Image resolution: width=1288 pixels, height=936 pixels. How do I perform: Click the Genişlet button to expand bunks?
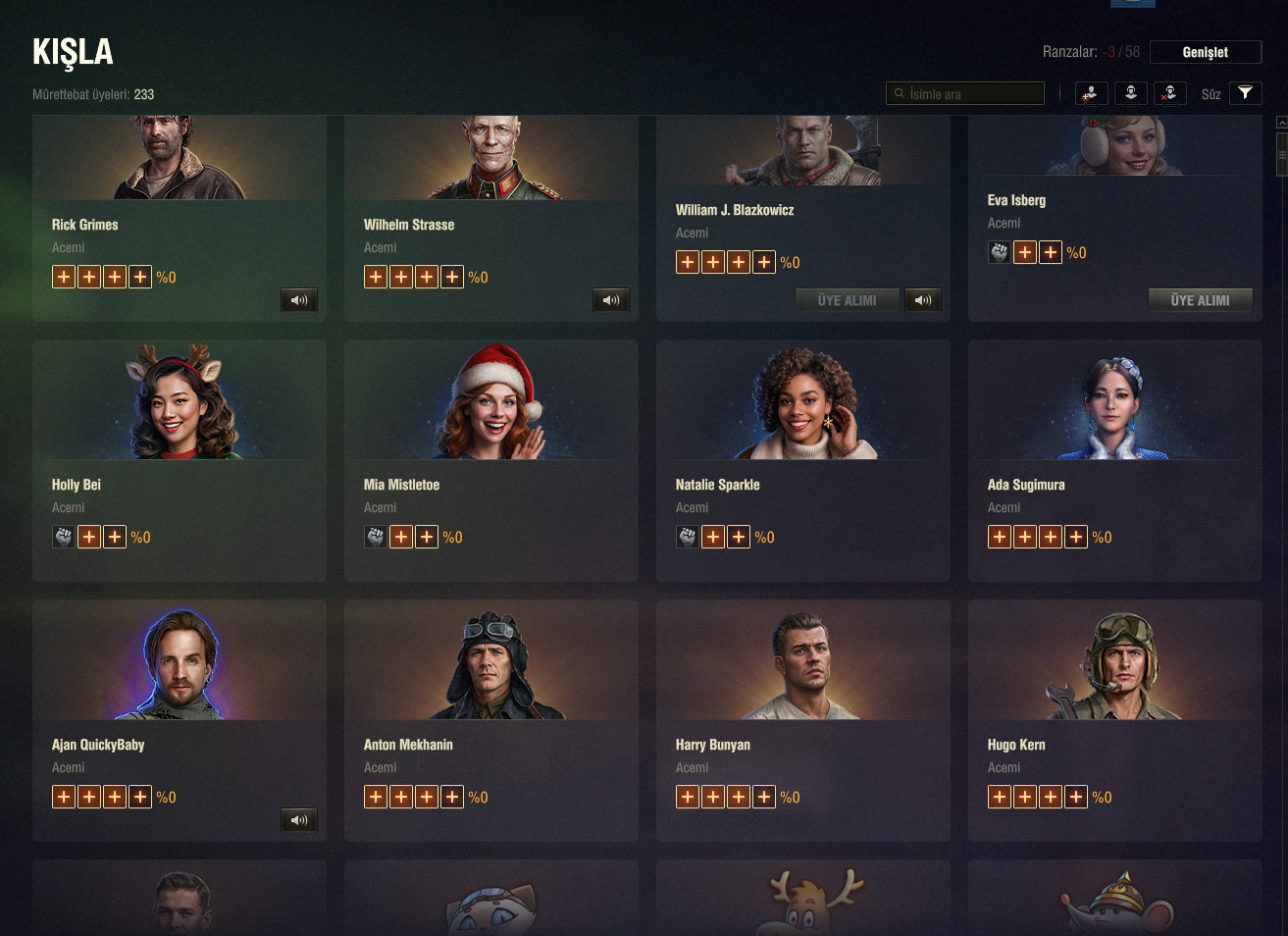click(x=1205, y=52)
